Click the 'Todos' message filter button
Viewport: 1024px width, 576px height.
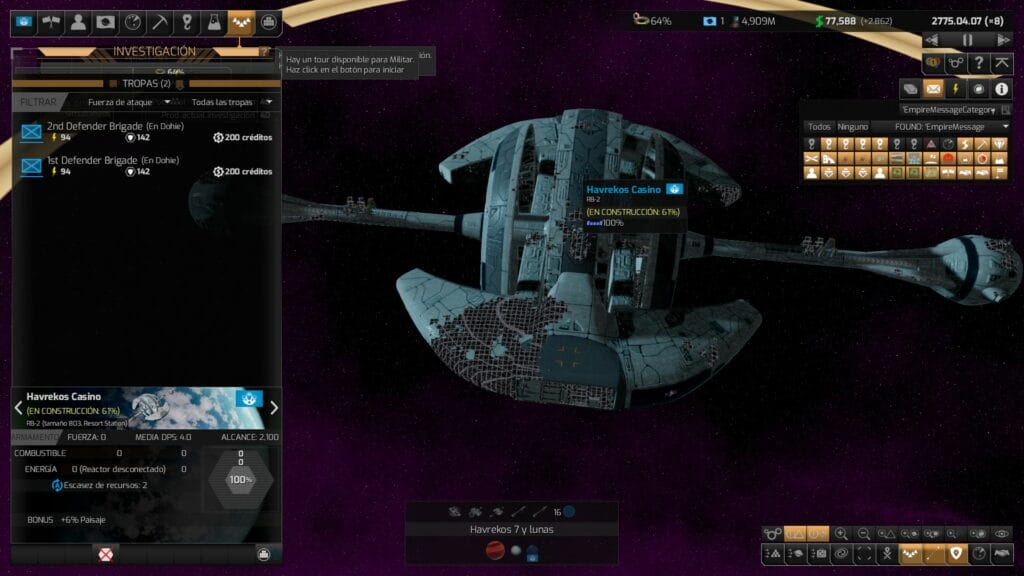click(819, 127)
